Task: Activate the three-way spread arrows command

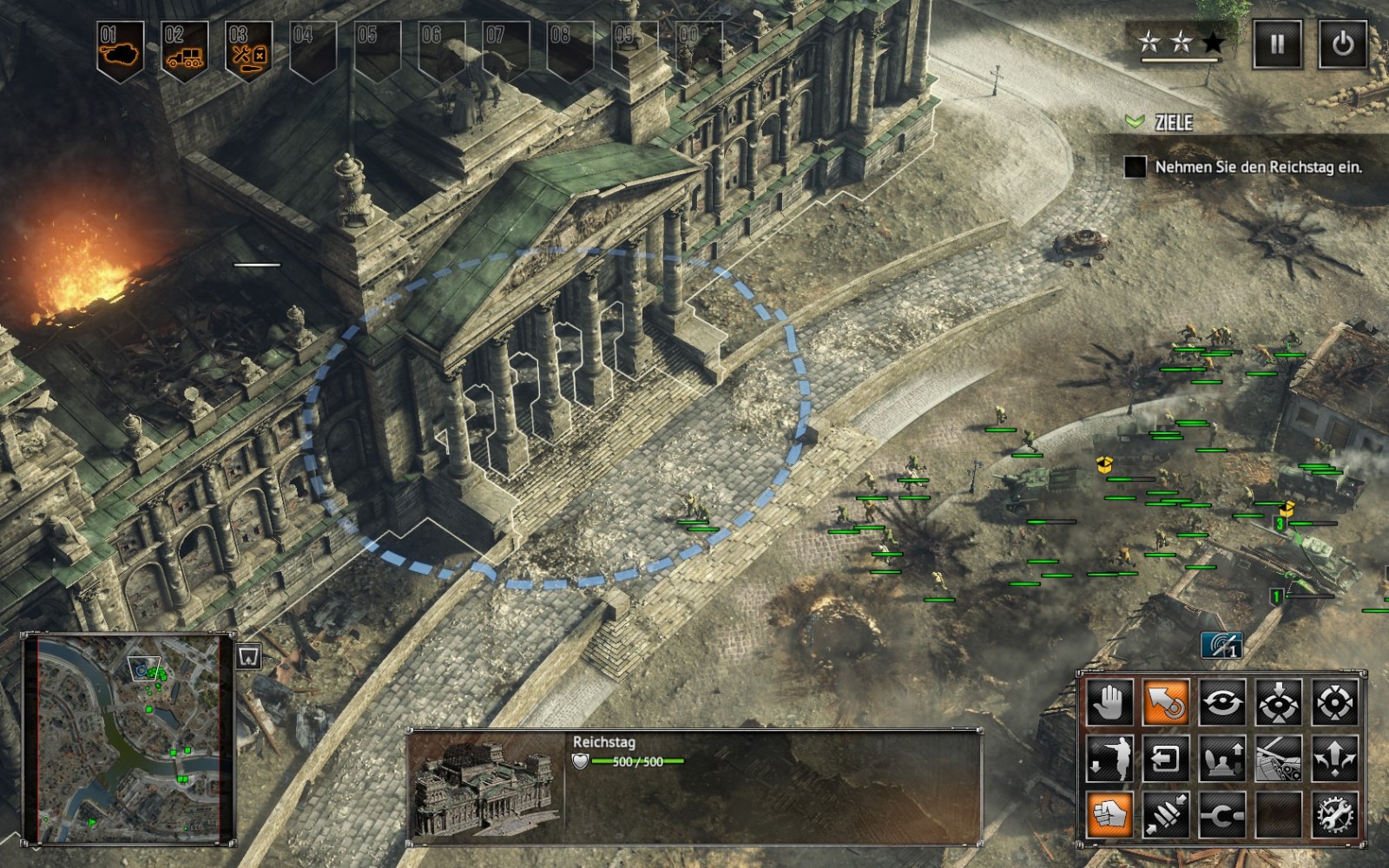Action: [x=1334, y=759]
